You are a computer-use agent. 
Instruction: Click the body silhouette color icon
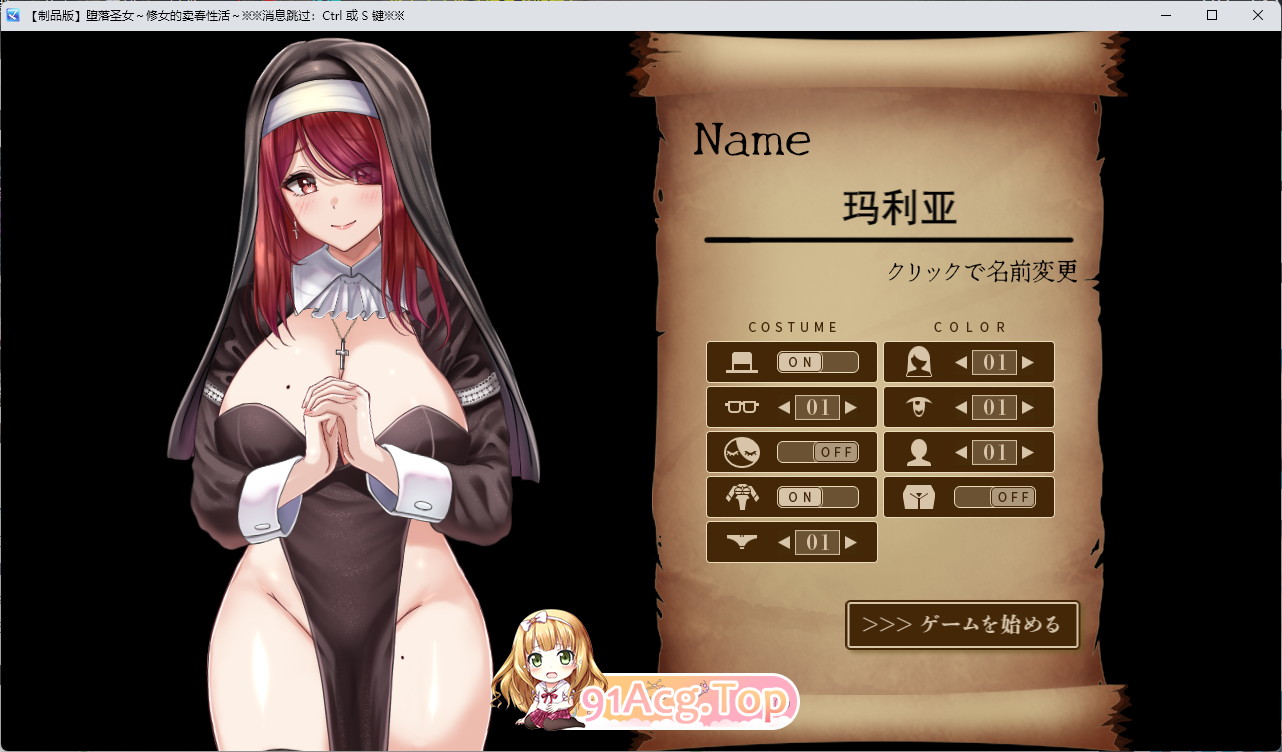tap(917, 452)
